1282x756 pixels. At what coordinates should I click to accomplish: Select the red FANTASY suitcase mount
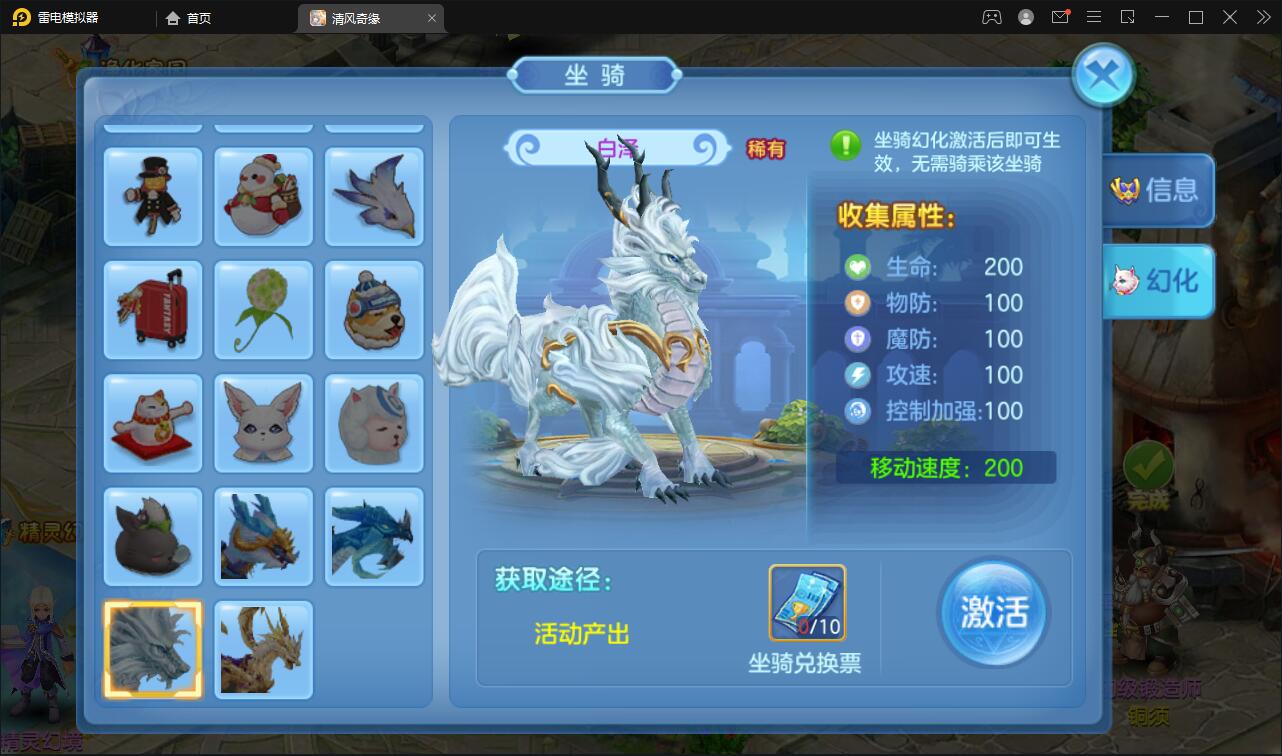152,310
